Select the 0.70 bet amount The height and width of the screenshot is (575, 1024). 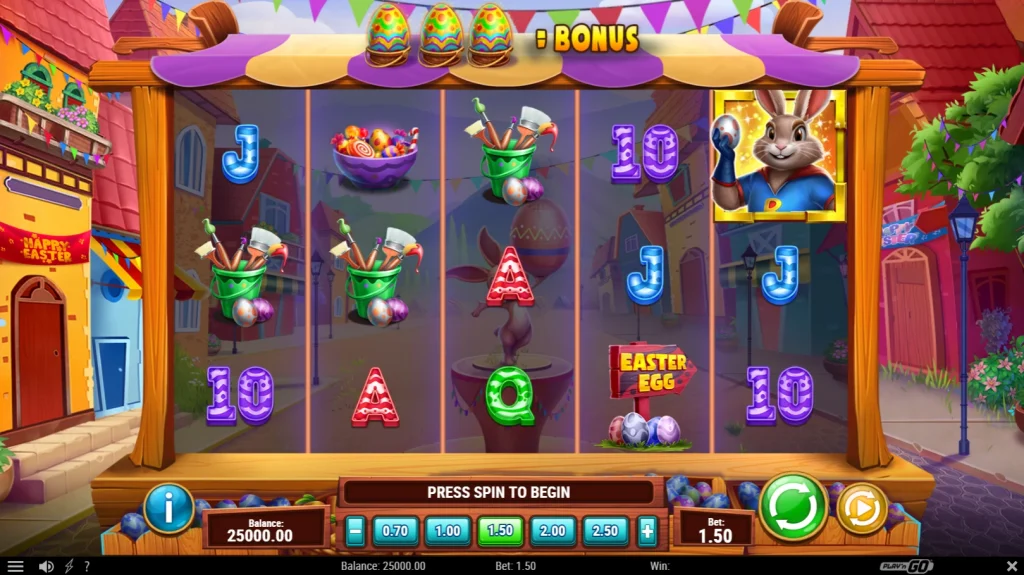tap(396, 531)
